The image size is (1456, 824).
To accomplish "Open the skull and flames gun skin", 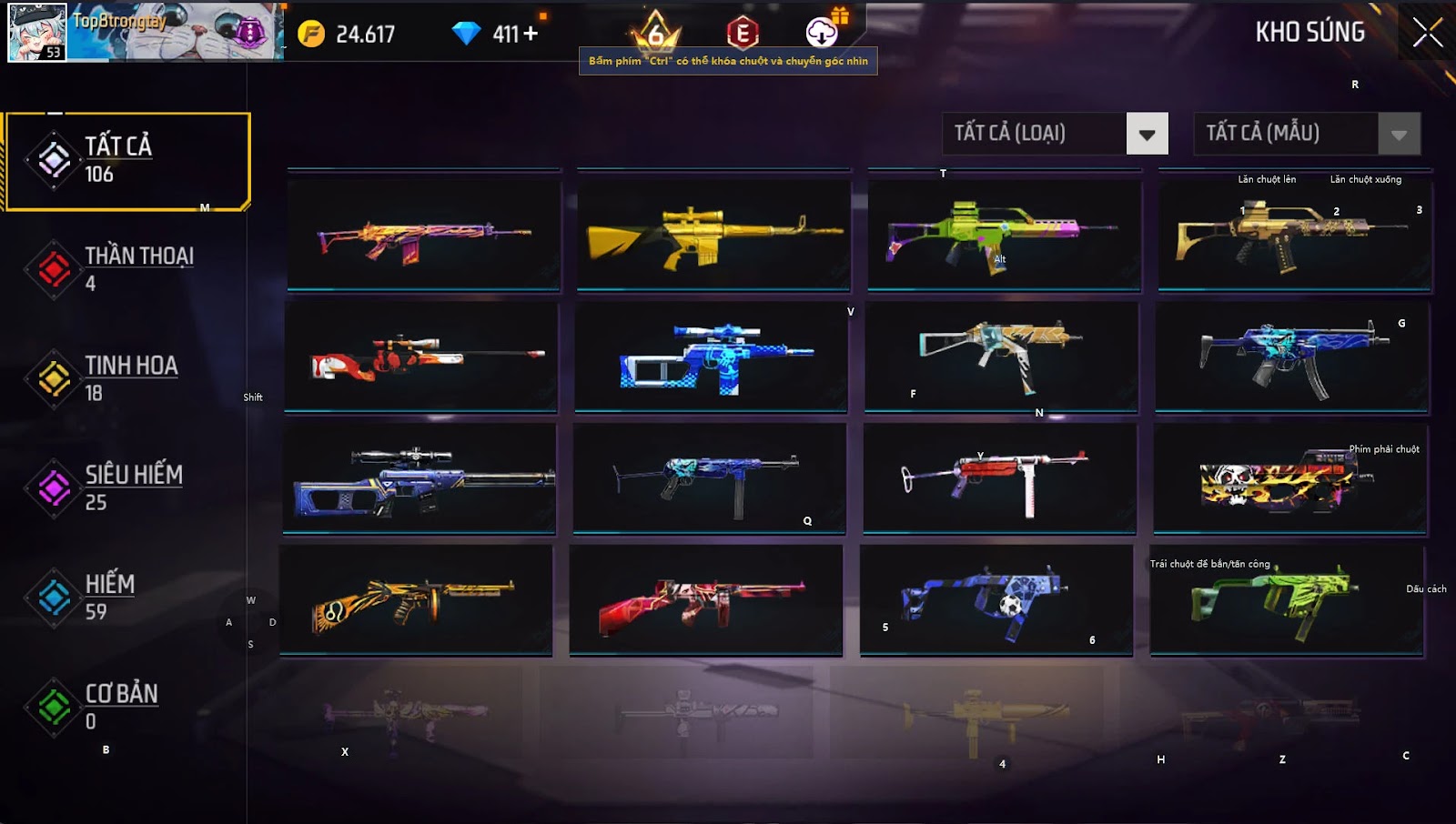I will coord(1289,479).
